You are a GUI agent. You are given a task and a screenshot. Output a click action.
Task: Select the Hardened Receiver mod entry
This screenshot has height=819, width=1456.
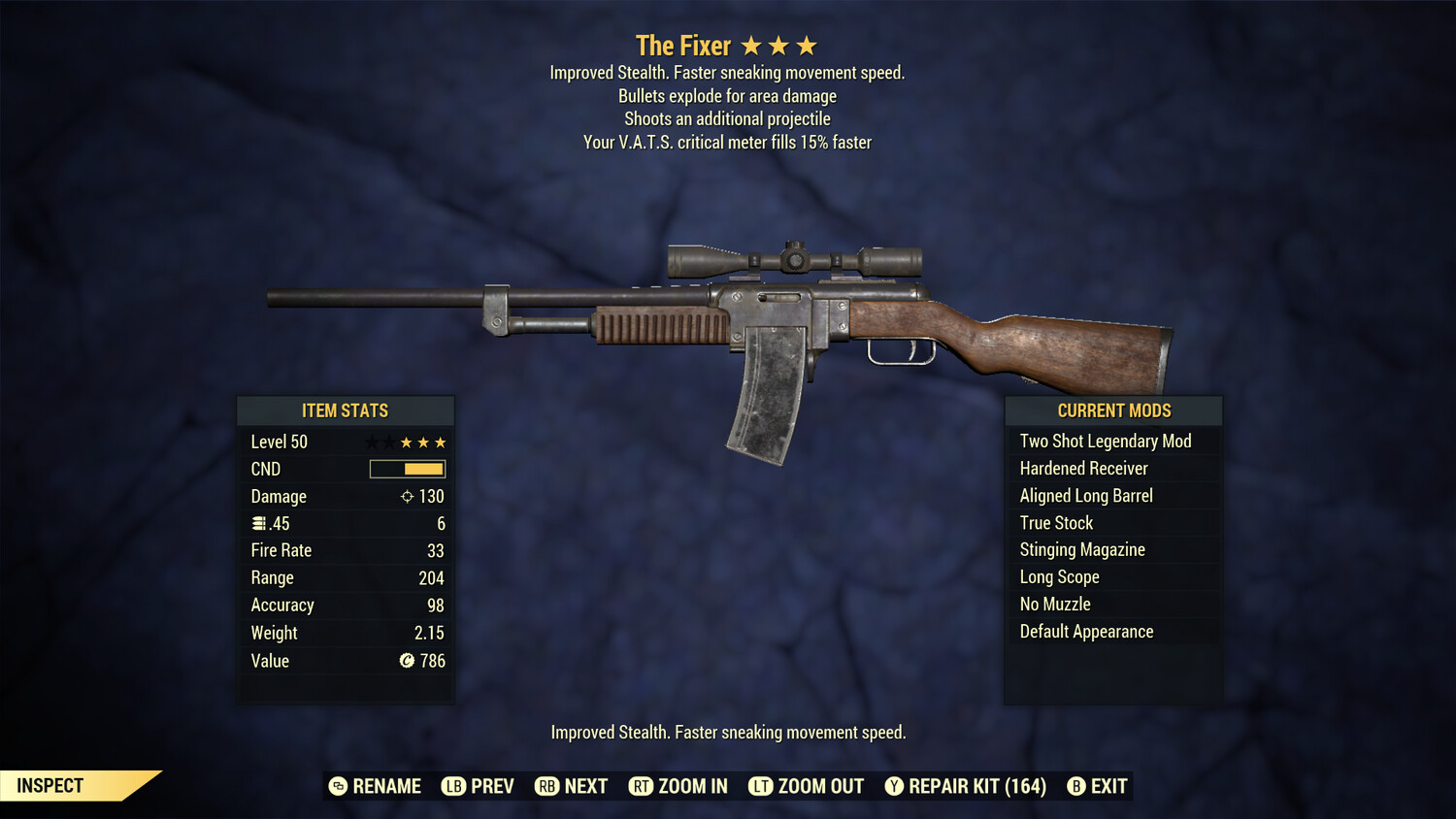1083,468
